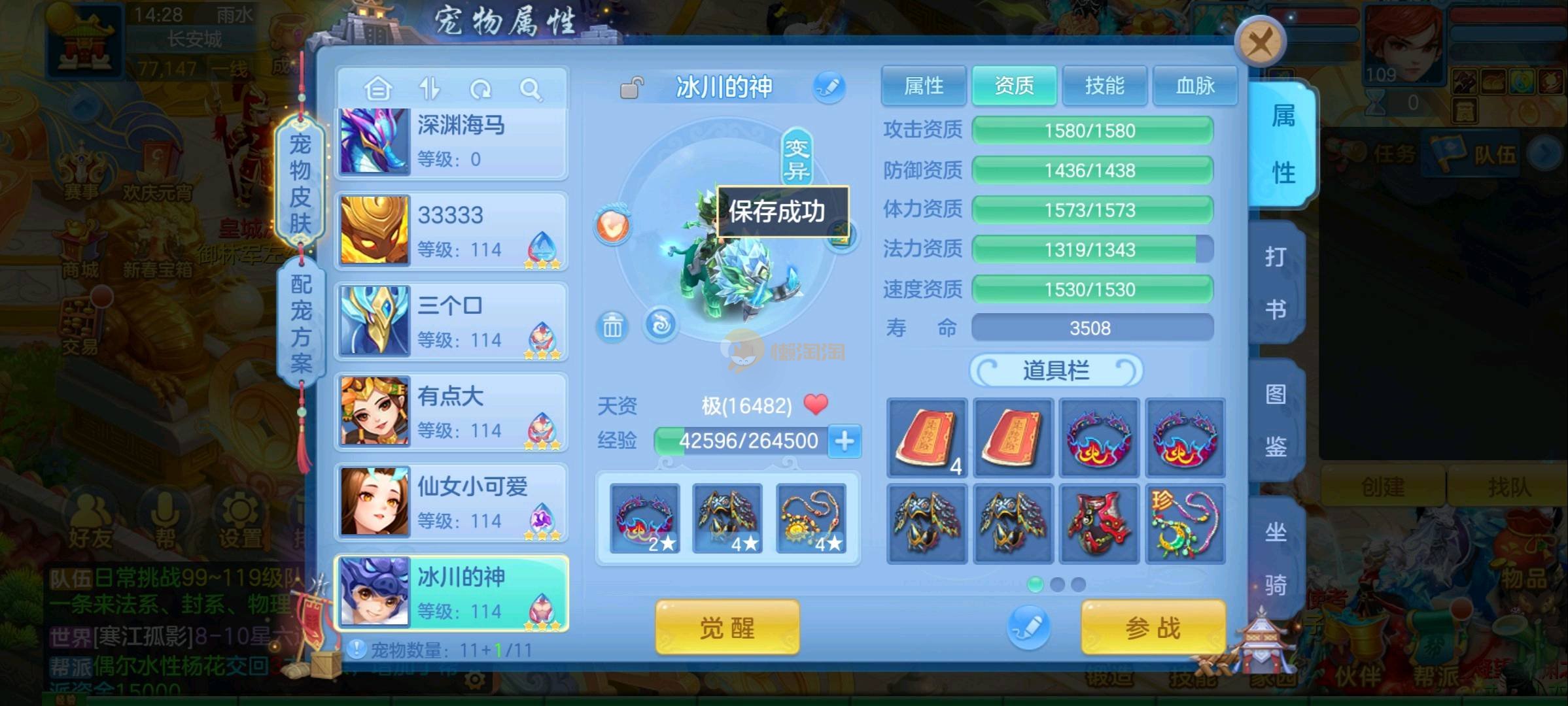Screen dimensions: 1568x706
Task: Send pet to battle with 参战
Action: coord(1153,628)
